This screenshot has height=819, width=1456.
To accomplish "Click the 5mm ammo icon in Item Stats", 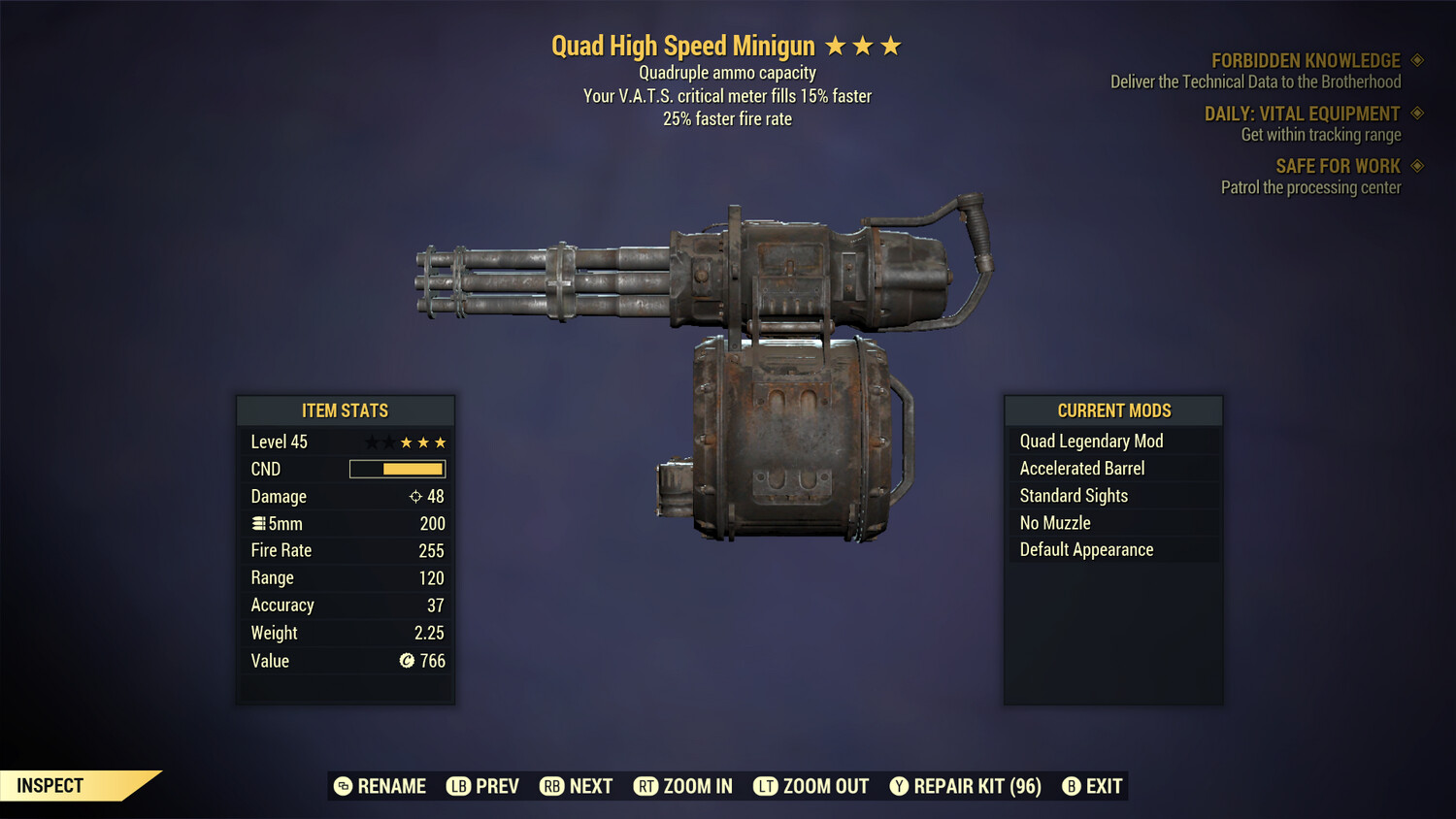I will tap(258, 523).
